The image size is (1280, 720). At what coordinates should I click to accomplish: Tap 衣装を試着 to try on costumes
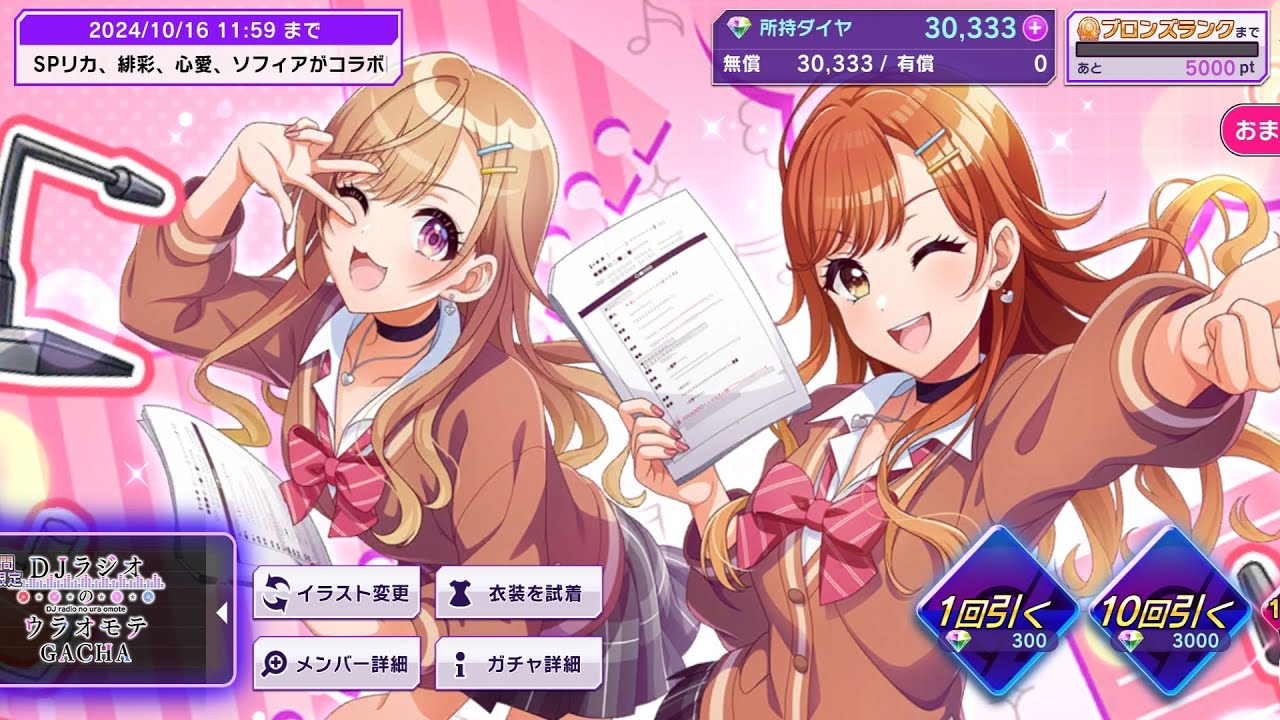coord(520,591)
